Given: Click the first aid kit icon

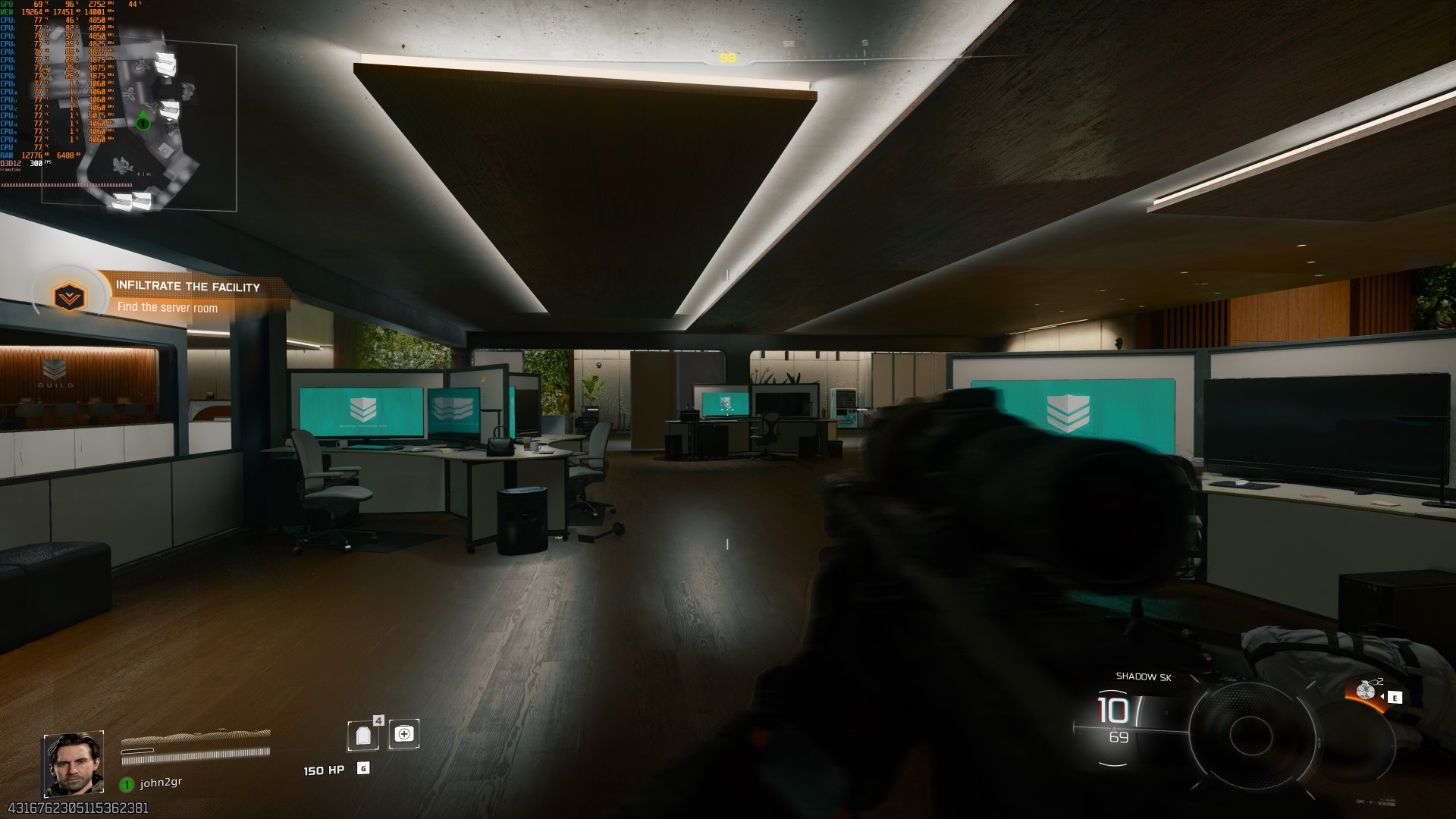Looking at the screenshot, I should pos(404,734).
